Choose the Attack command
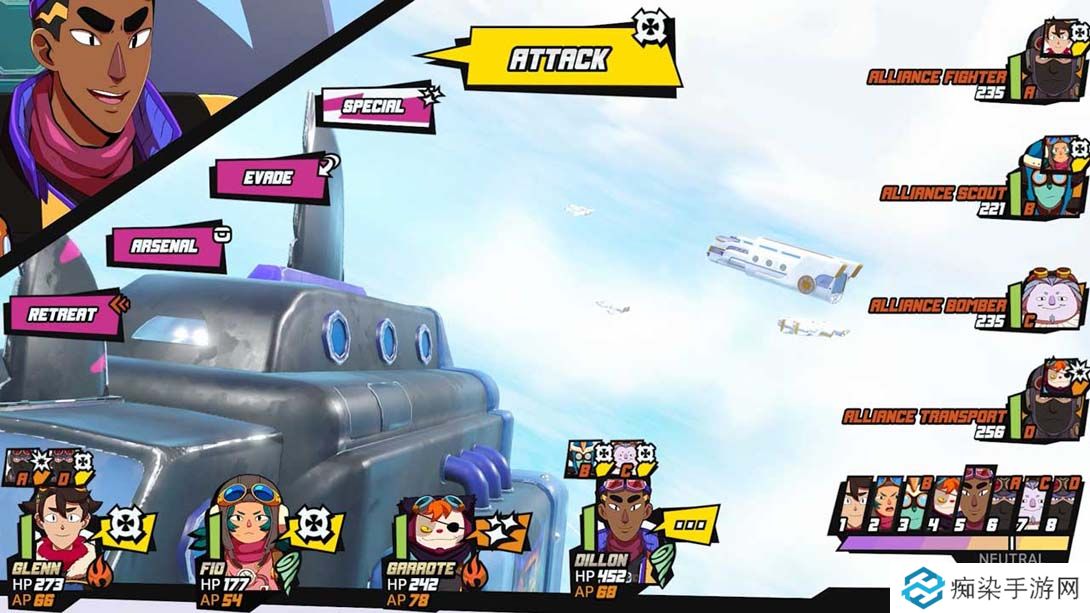Viewport: 1090px width, 613px height. click(558, 59)
